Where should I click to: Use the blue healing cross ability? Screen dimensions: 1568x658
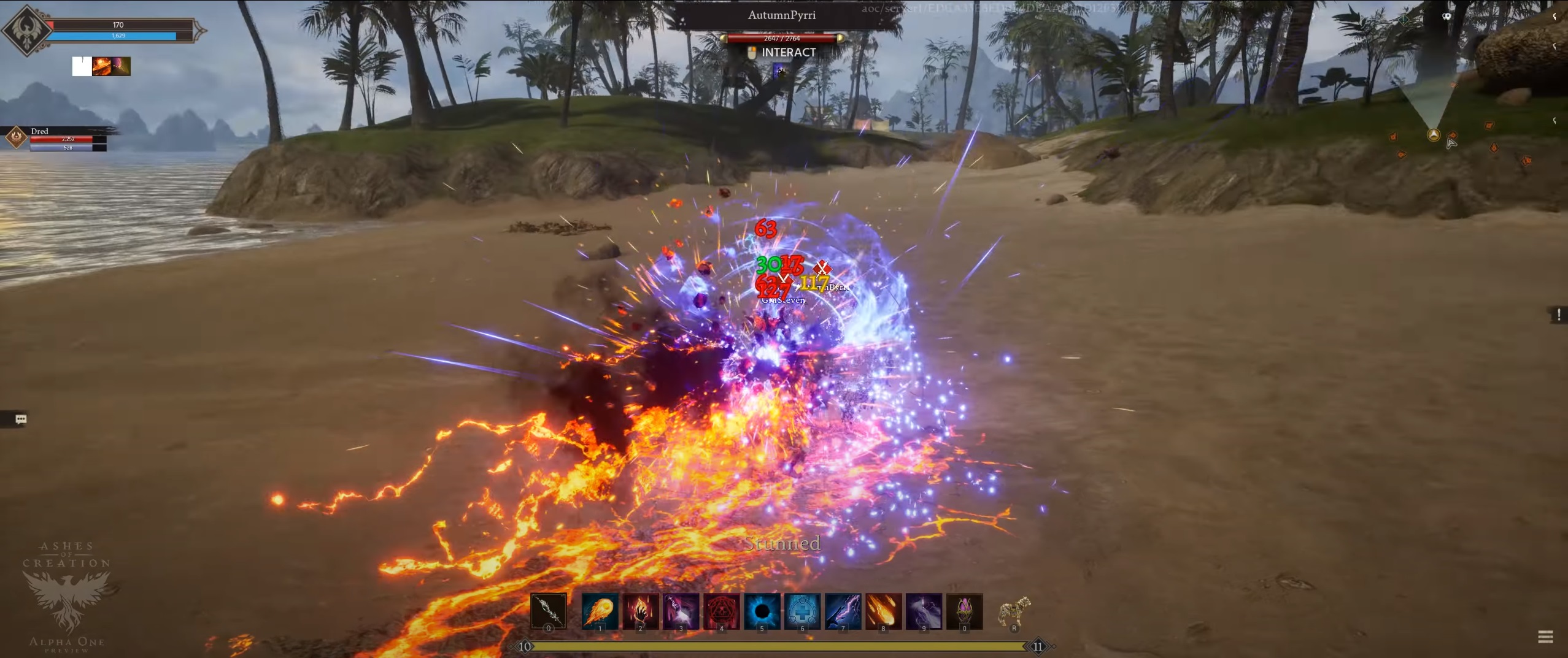[802, 610]
